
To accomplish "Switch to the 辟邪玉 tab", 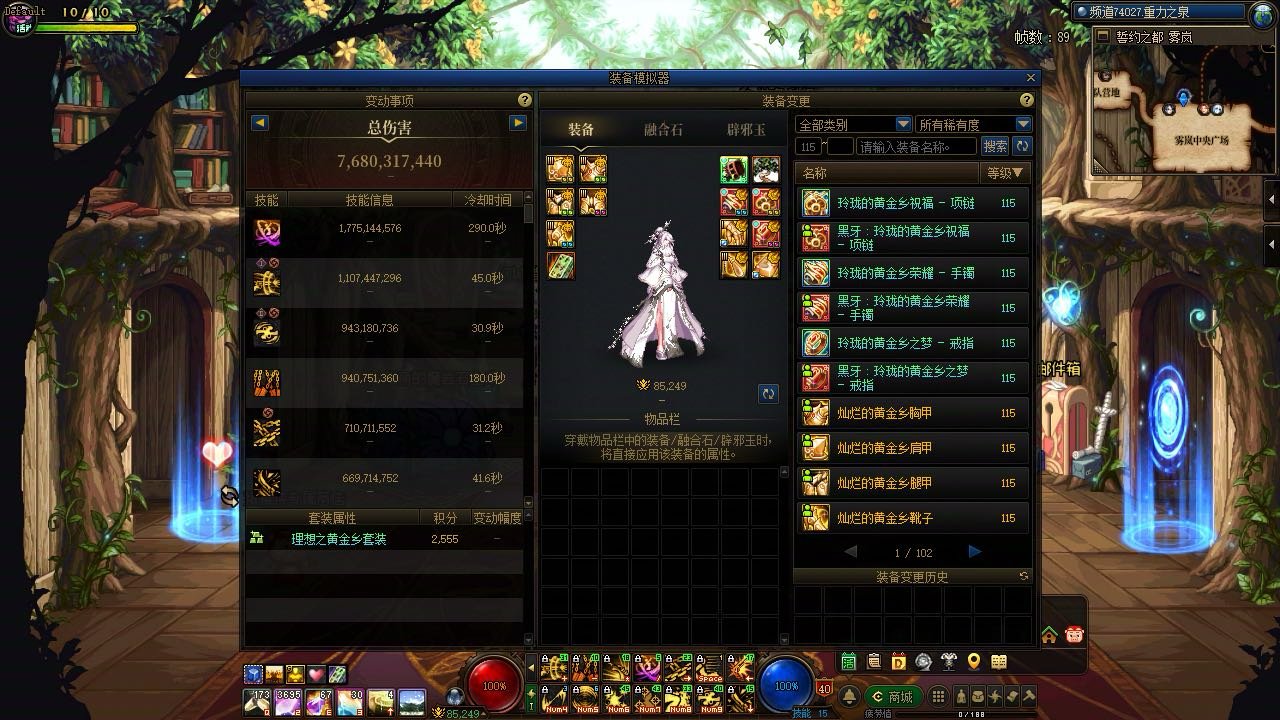I will (x=743, y=128).
